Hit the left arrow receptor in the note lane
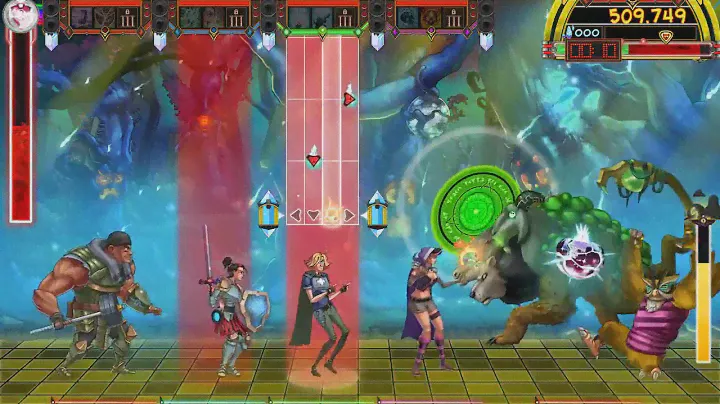This screenshot has height=404, width=720. 296,215
